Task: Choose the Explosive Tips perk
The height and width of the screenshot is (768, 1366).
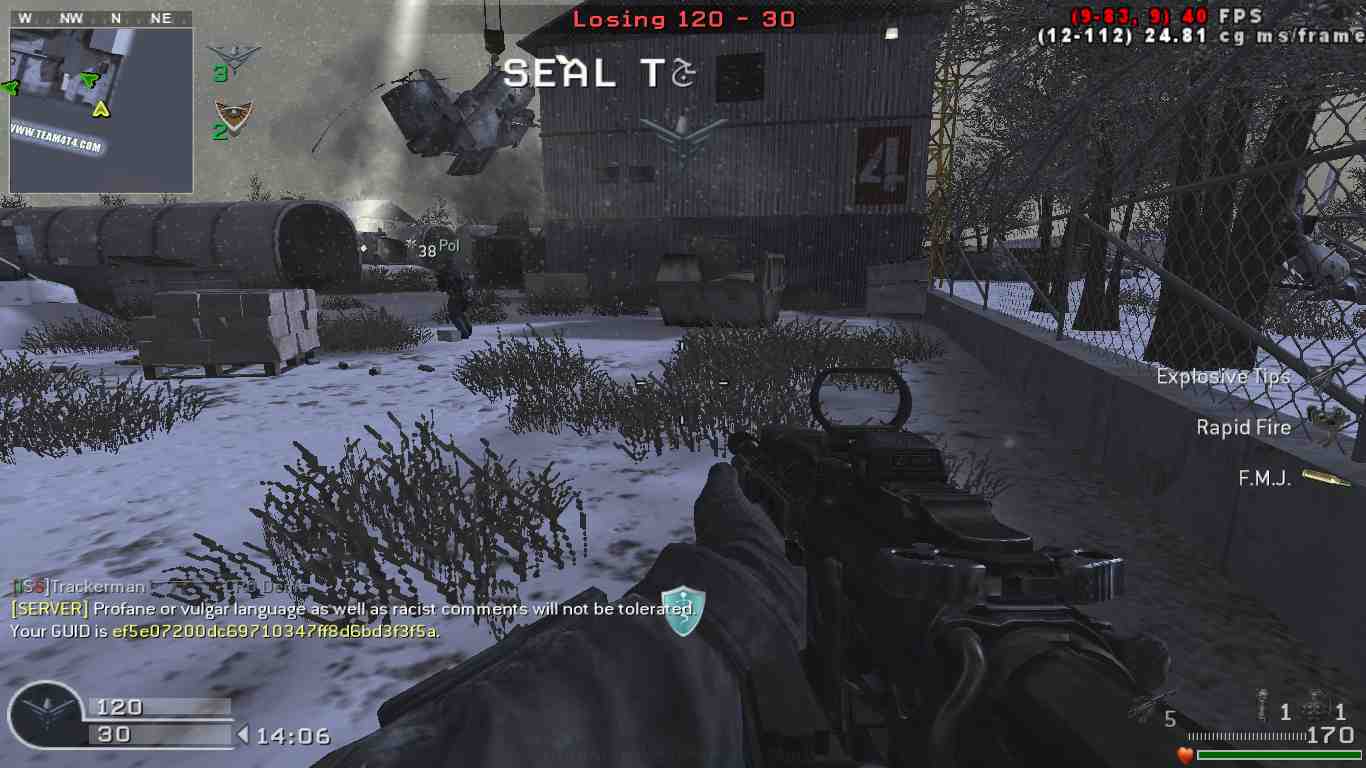Action: [x=1328, y=377]
